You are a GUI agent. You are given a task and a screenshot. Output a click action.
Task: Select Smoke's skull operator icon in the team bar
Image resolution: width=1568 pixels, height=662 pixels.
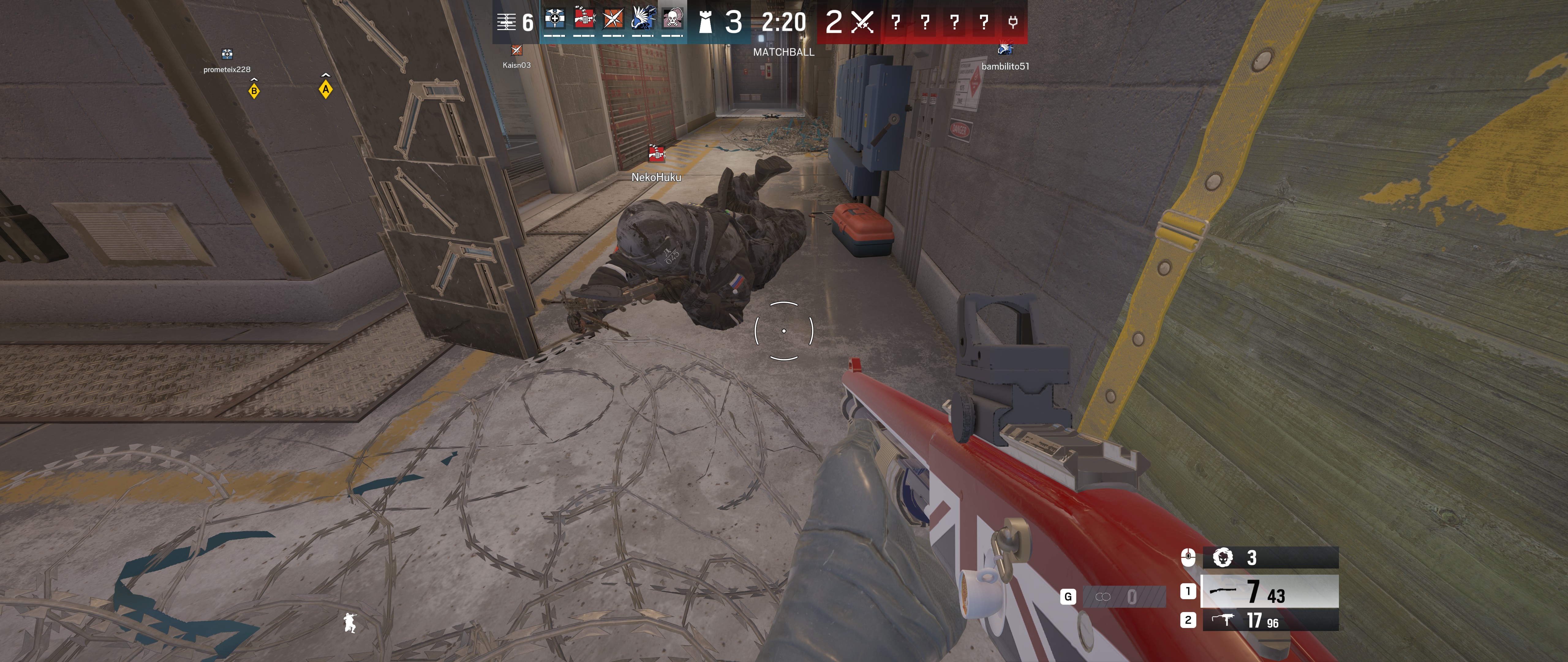(x=672, y=20)
